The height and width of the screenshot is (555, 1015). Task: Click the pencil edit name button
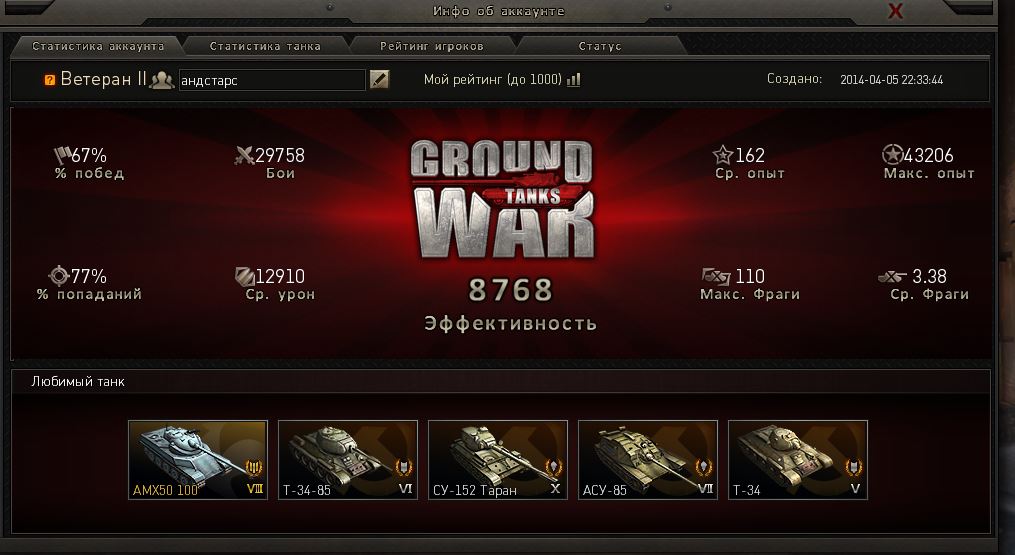pos(379,80)
